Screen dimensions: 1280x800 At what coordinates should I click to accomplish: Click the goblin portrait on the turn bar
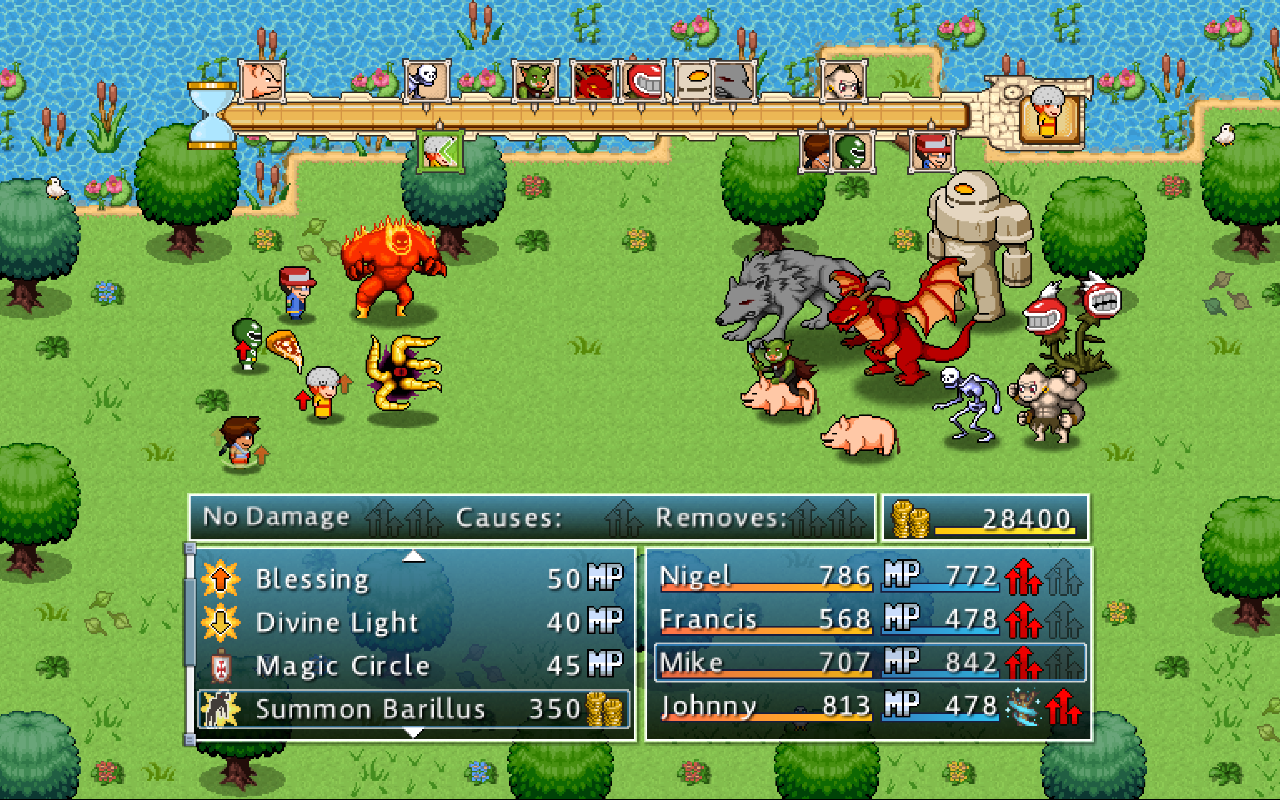coord(533,82)
